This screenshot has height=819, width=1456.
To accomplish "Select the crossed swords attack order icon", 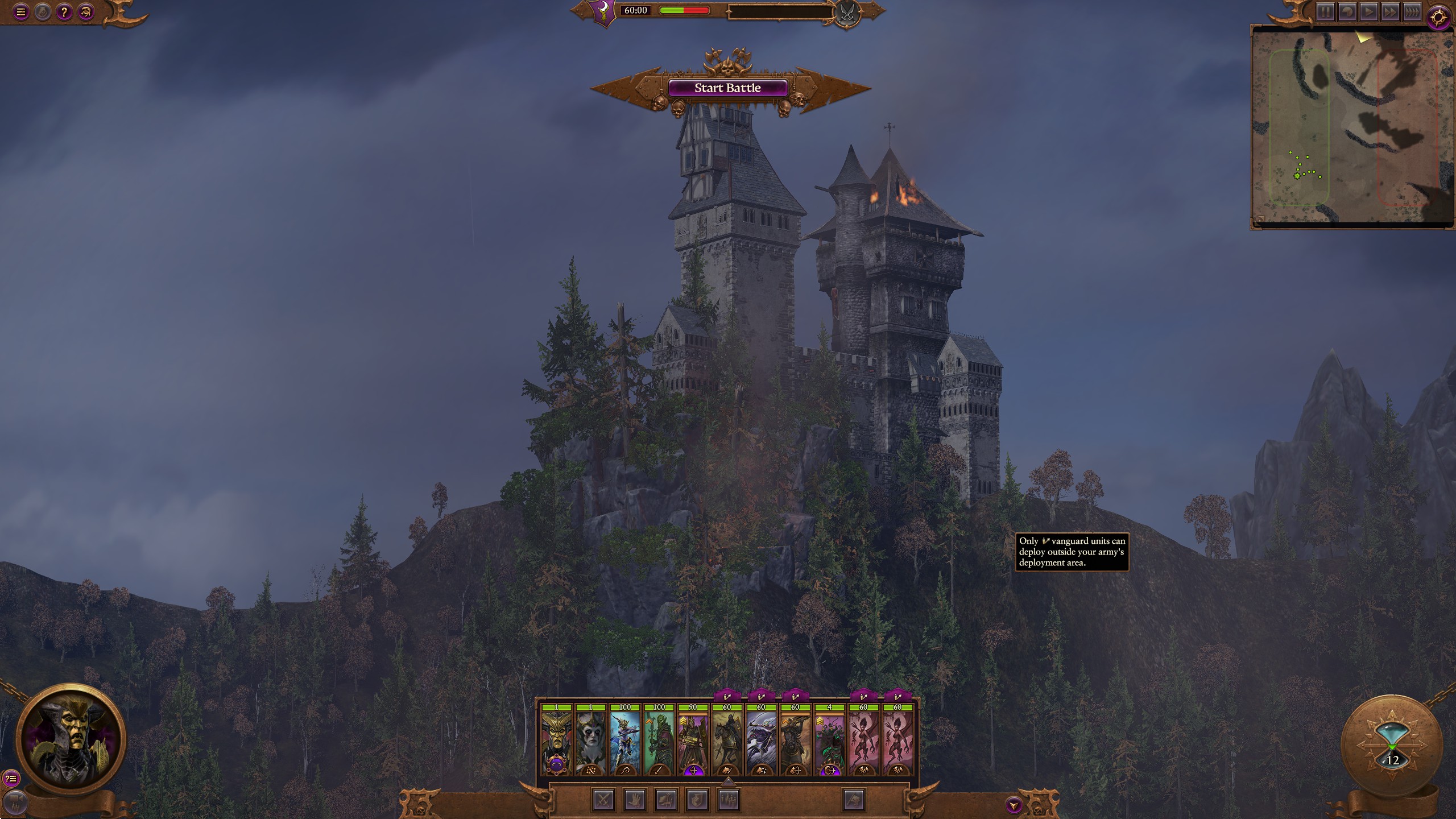I will tap(603, 800).
